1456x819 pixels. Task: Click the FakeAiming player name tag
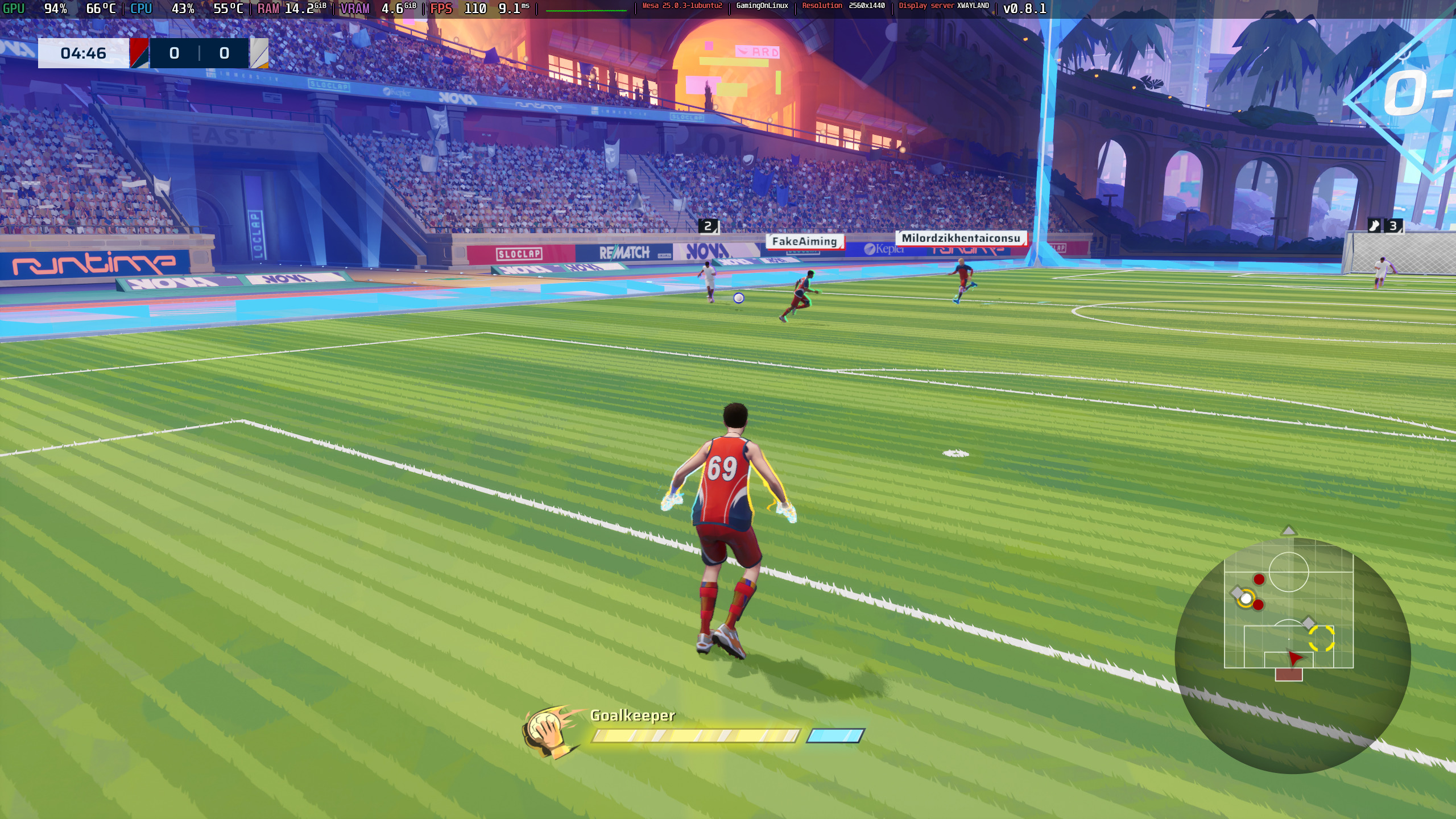804,242
